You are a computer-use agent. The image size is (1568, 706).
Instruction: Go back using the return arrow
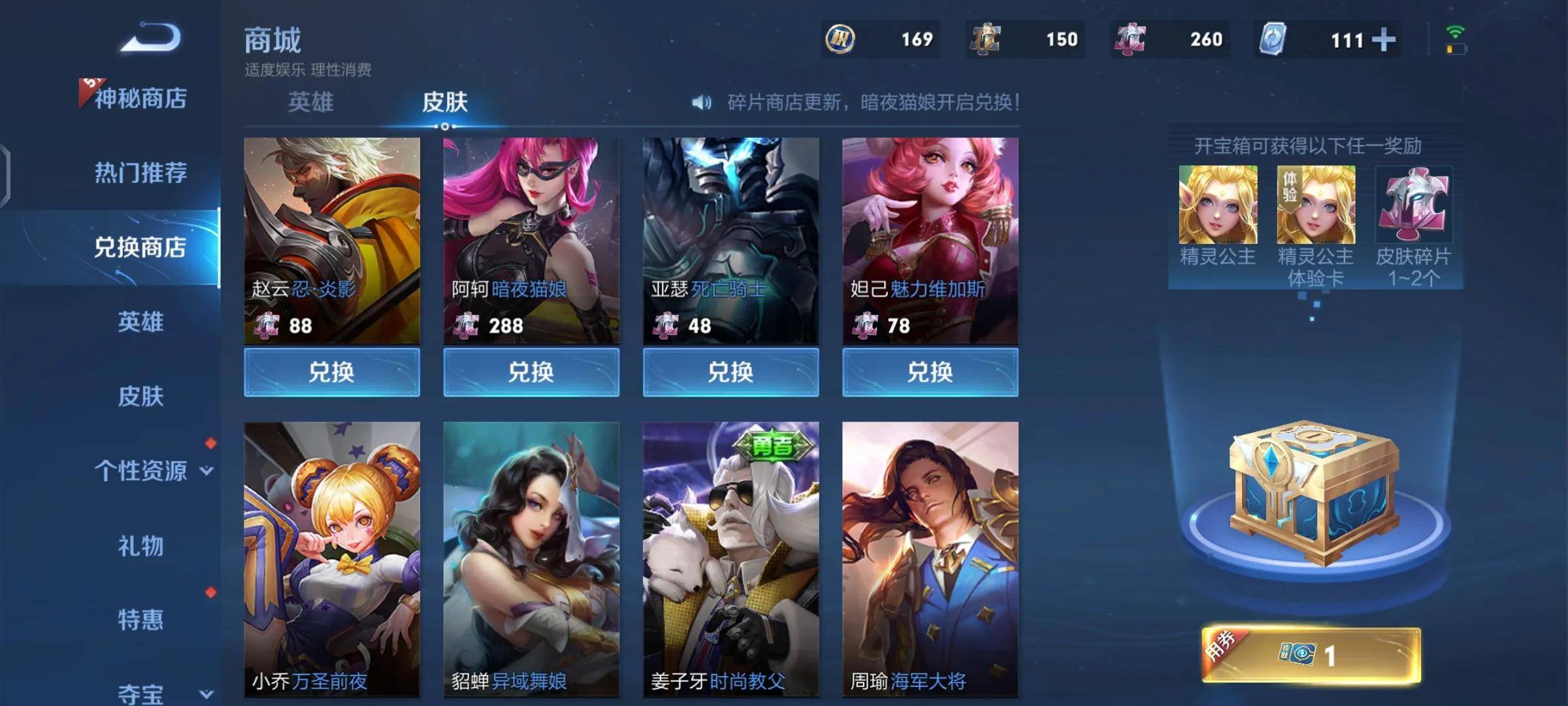[151, 37]
